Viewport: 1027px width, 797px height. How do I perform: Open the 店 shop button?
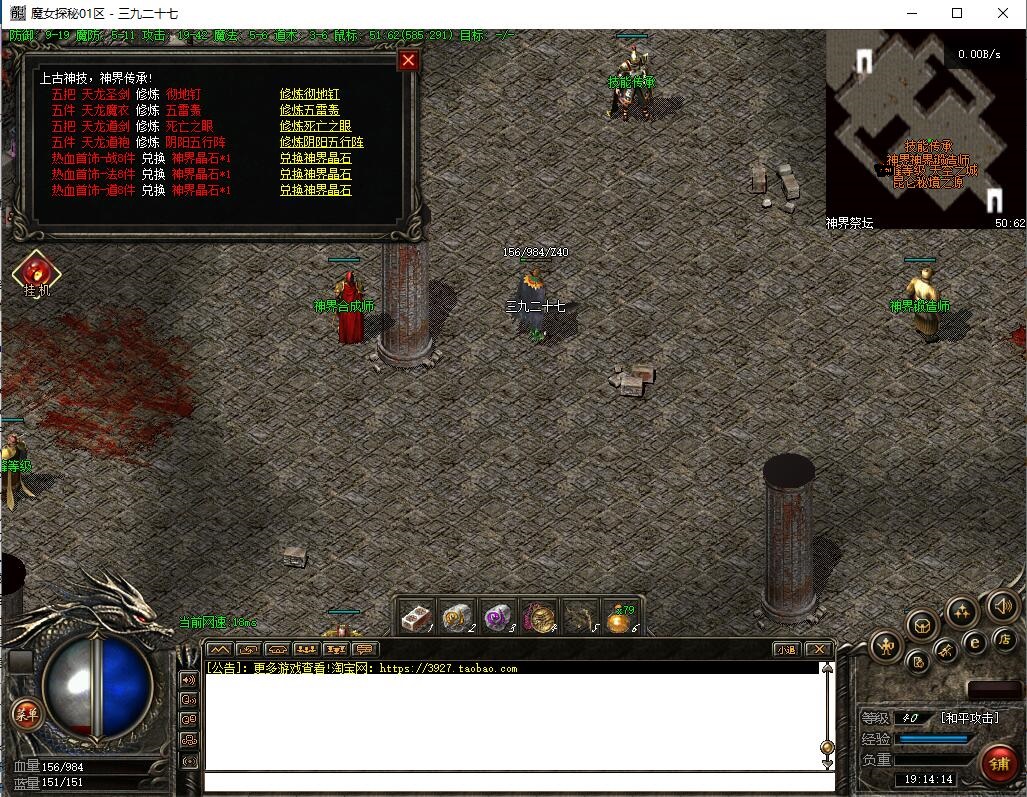point(1004,639)
